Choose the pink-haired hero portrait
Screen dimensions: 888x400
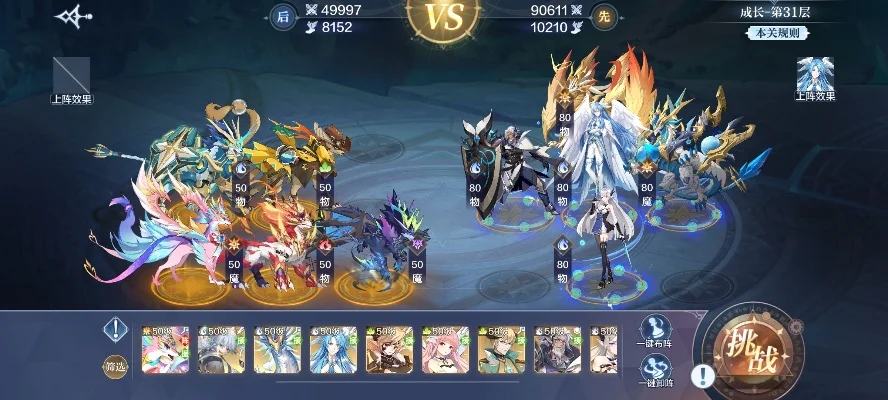446,350
